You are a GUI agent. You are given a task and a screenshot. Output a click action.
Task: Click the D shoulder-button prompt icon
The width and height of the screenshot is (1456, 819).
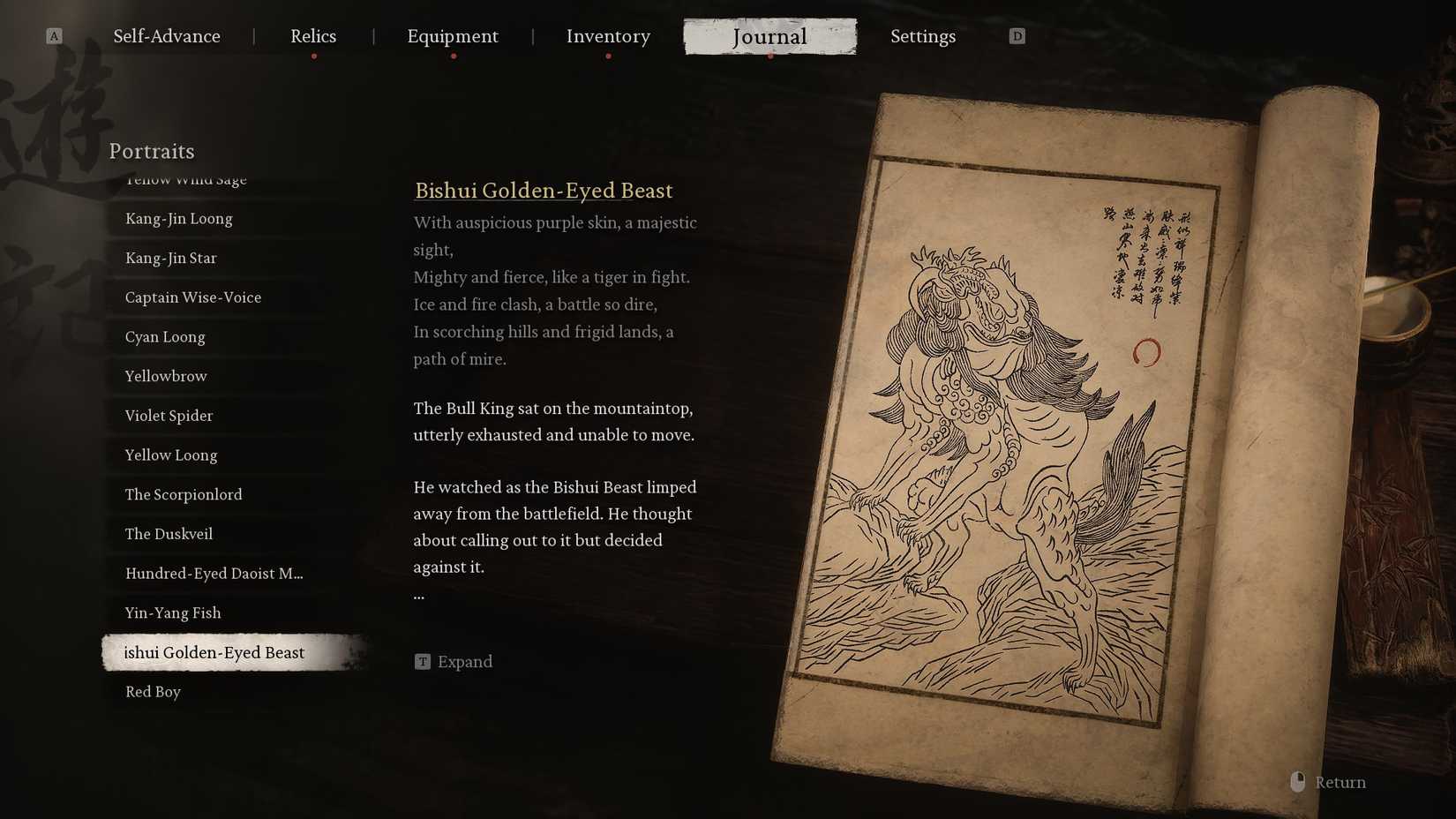(1017, 35)
